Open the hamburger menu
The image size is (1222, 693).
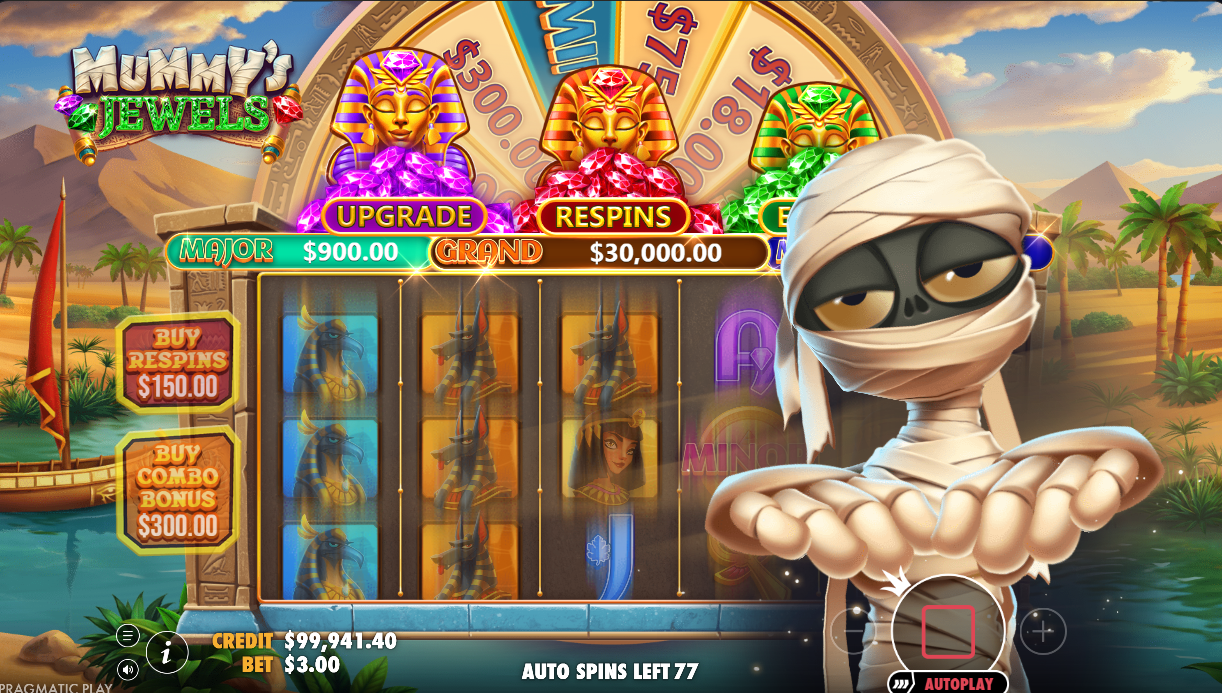pyautogui.click(x=127, y=635)
